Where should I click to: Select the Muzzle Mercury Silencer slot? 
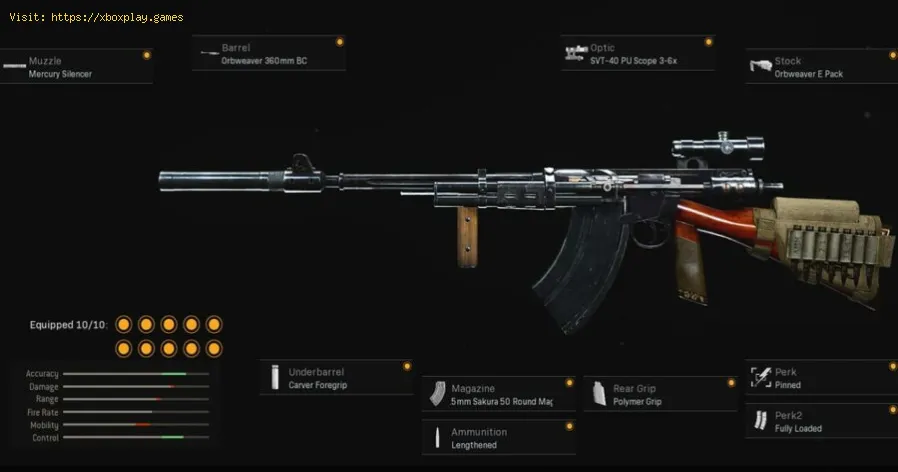pyautogui.click(x=75, y=67)
